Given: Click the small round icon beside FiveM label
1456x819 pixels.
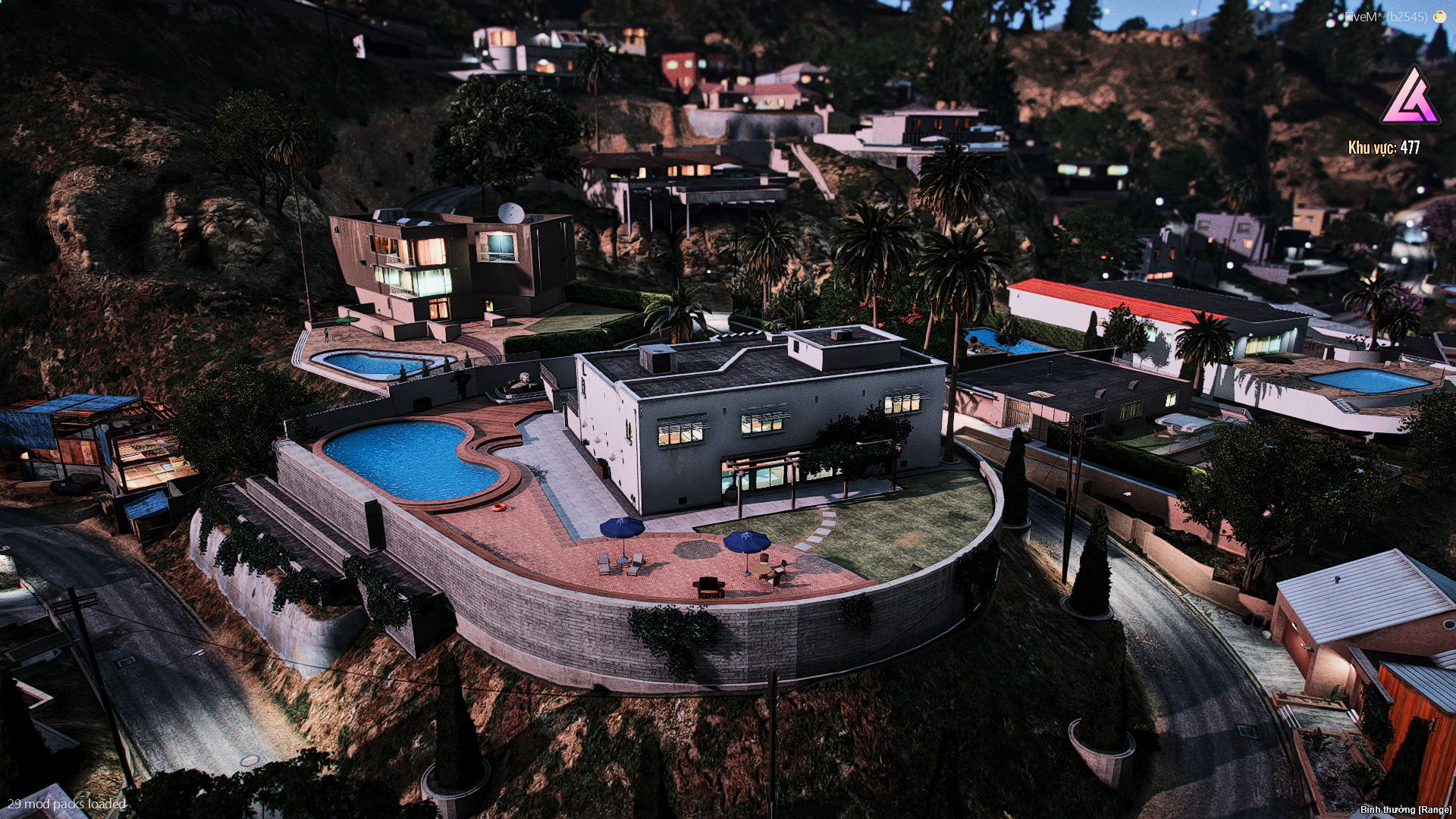Looking at the screenshot, I should tap(1439, 16).
